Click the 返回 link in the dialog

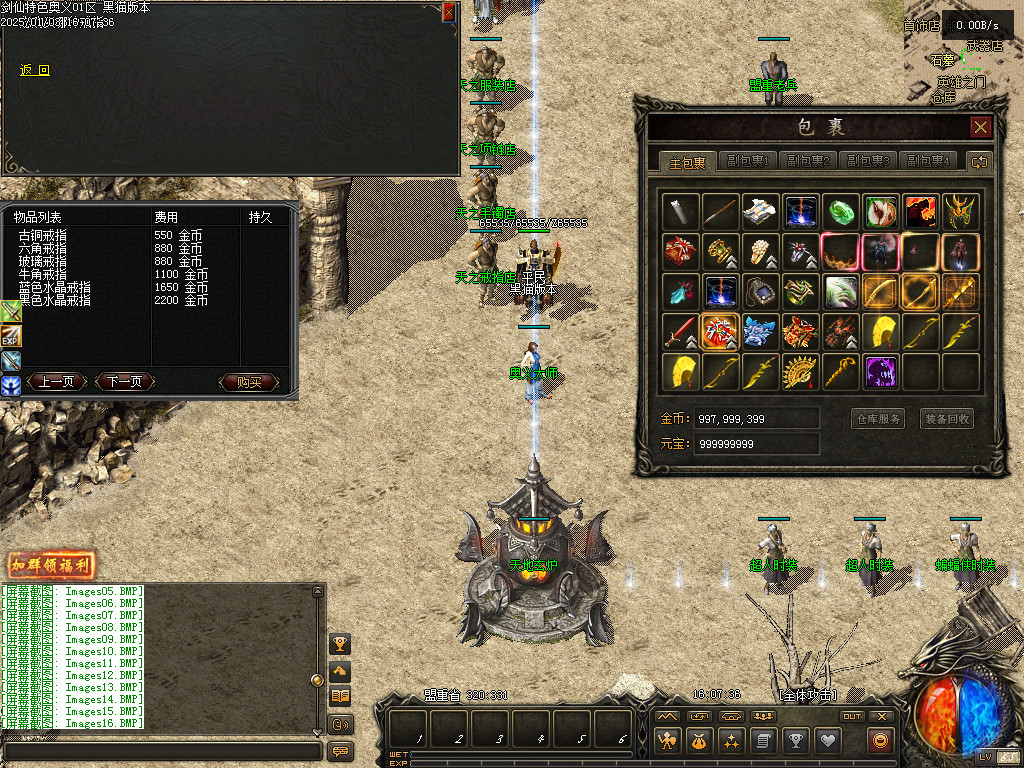coord(34,70)
